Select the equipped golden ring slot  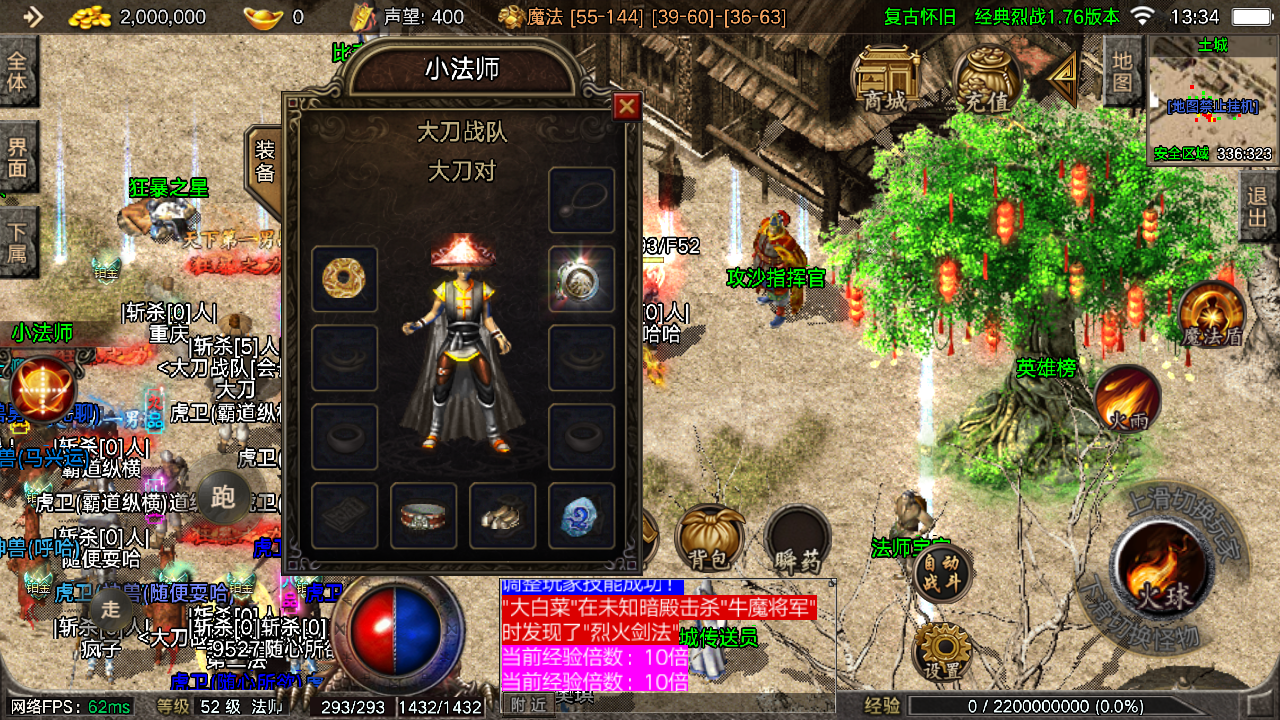pyautogui.click(x=344, y=279)
